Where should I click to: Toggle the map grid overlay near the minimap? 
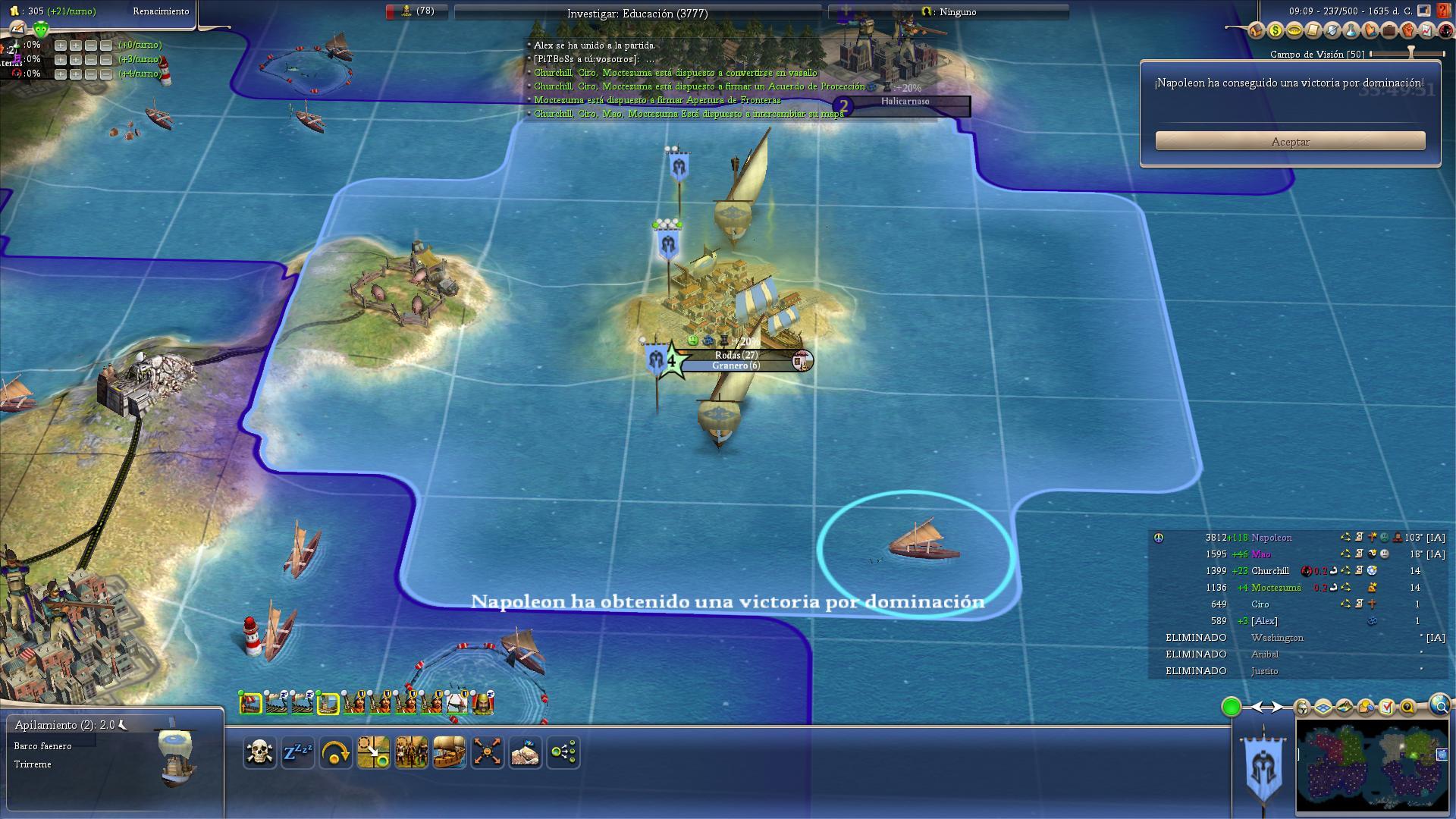click(x=1323, y=708)
